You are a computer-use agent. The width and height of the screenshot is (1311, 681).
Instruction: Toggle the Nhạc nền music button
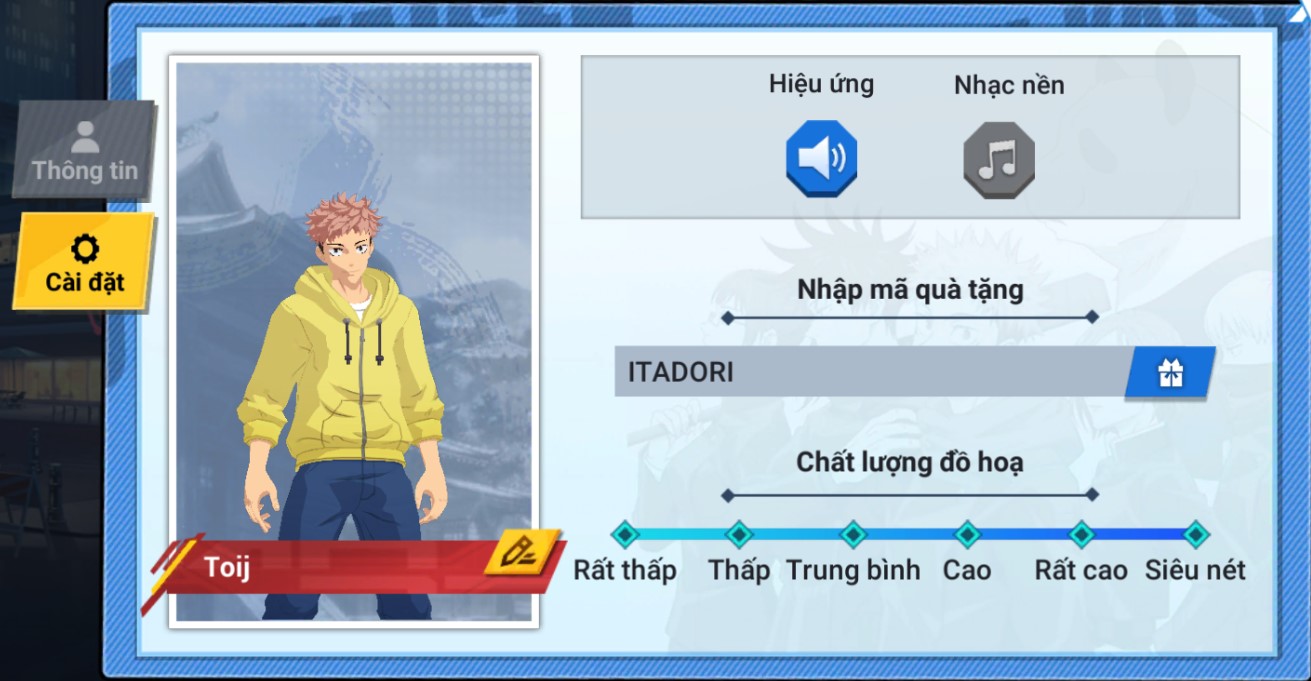pos(998,159)
